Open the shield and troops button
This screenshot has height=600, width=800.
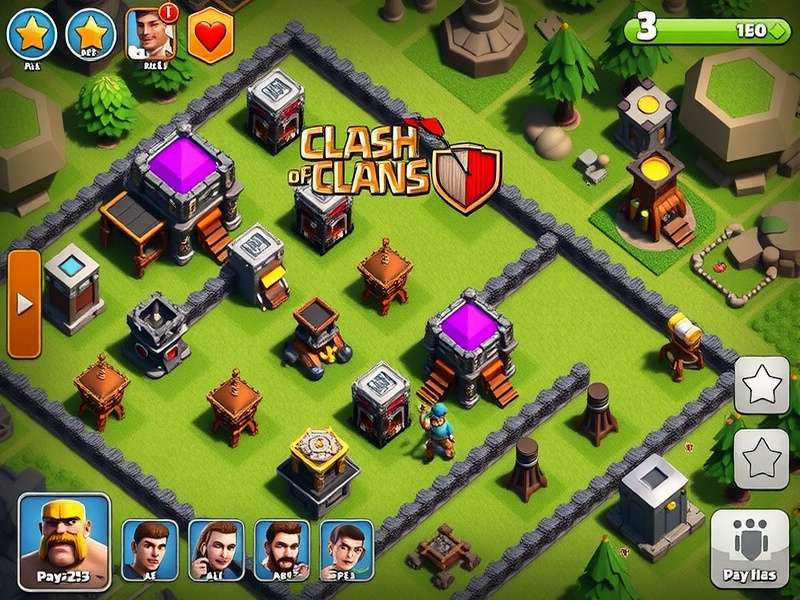[750, 547]
